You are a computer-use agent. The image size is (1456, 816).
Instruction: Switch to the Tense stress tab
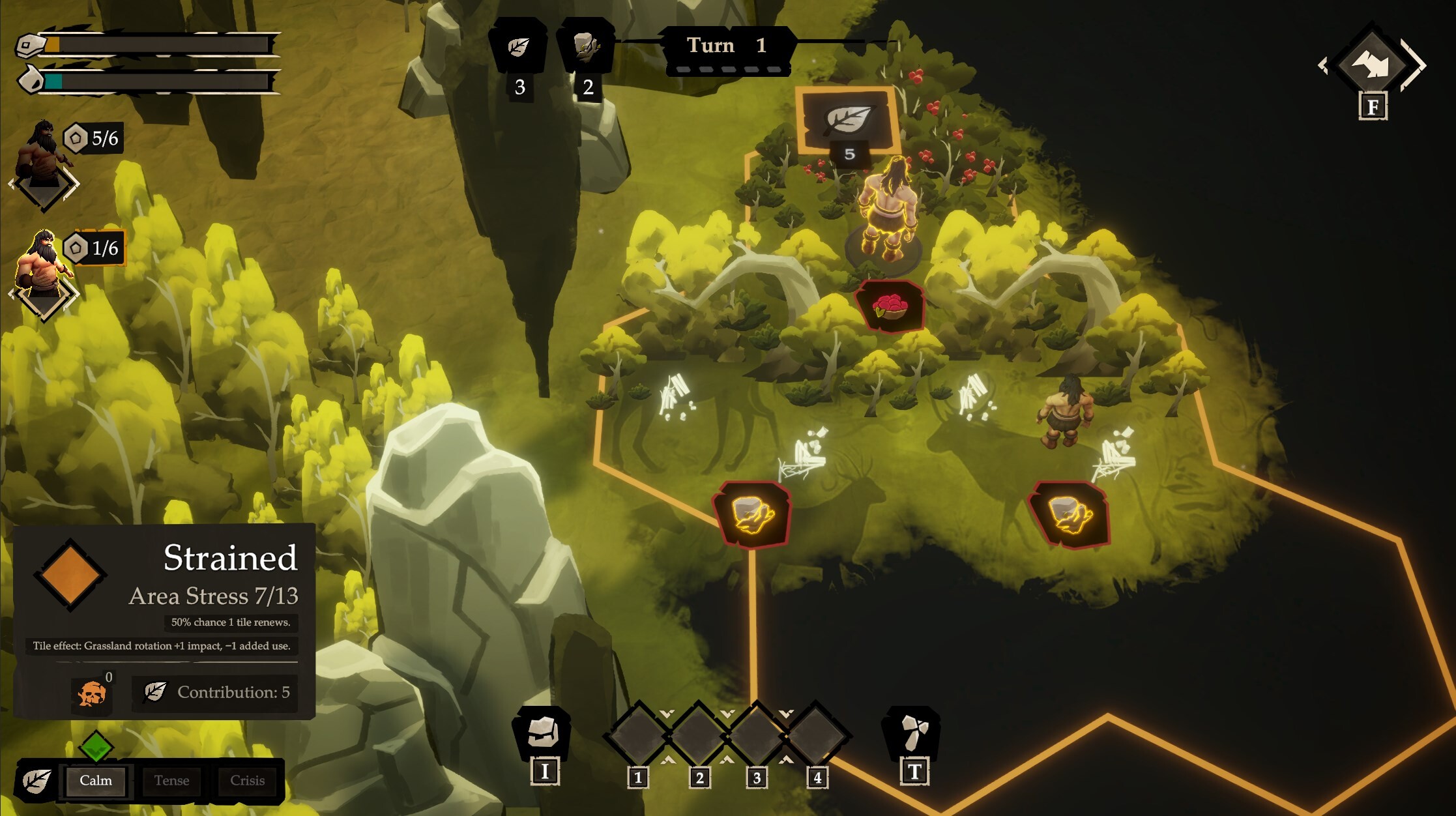(171, 781)
